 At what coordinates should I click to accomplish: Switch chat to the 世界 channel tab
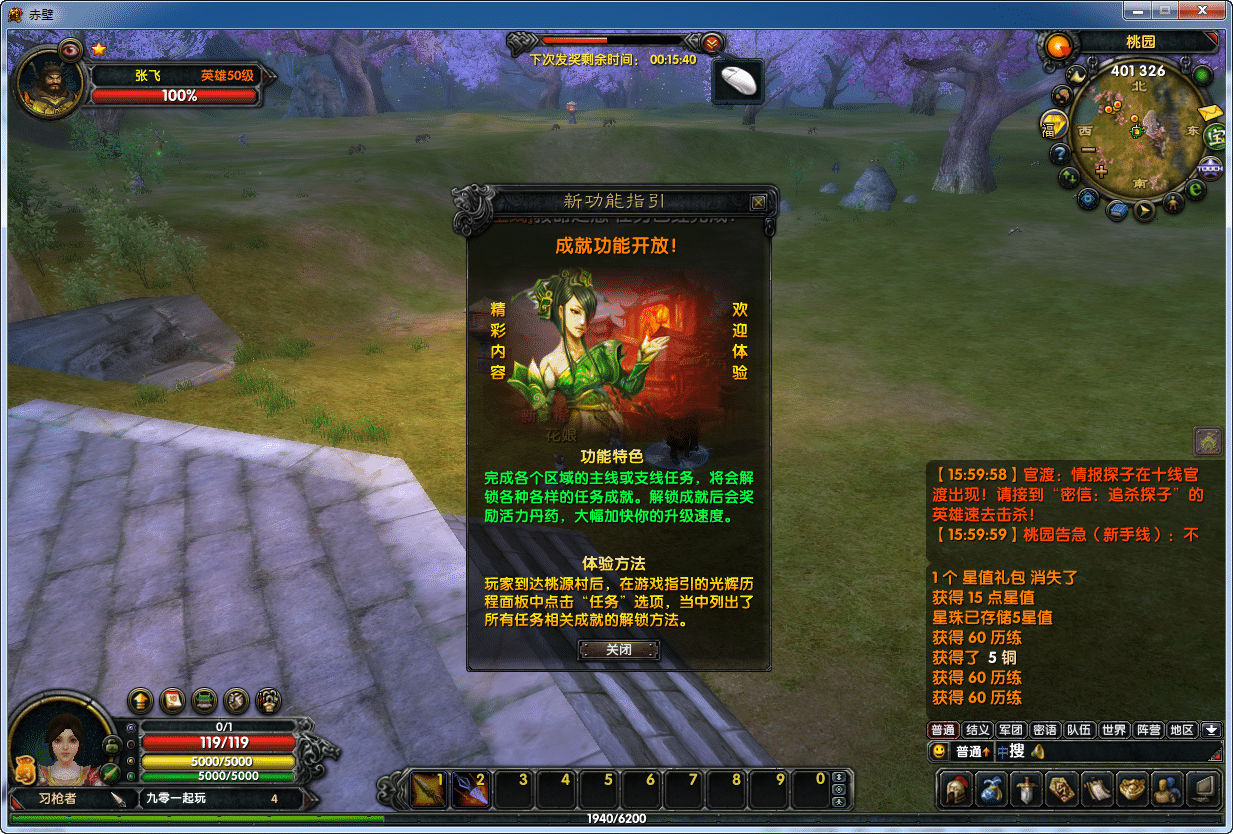[x=1113, y=730]
